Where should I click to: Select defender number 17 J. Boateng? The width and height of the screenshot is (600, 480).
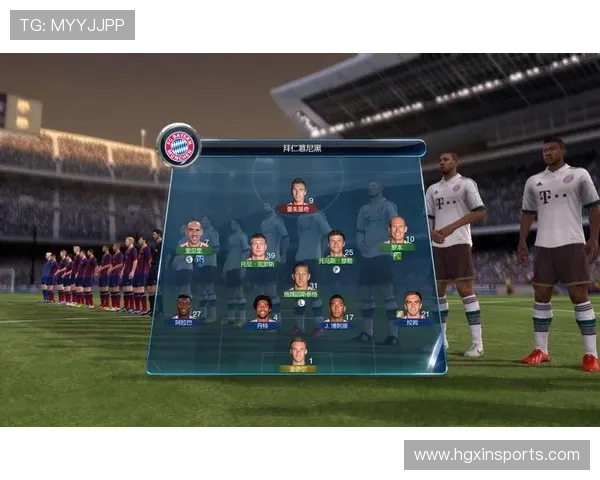336,309
